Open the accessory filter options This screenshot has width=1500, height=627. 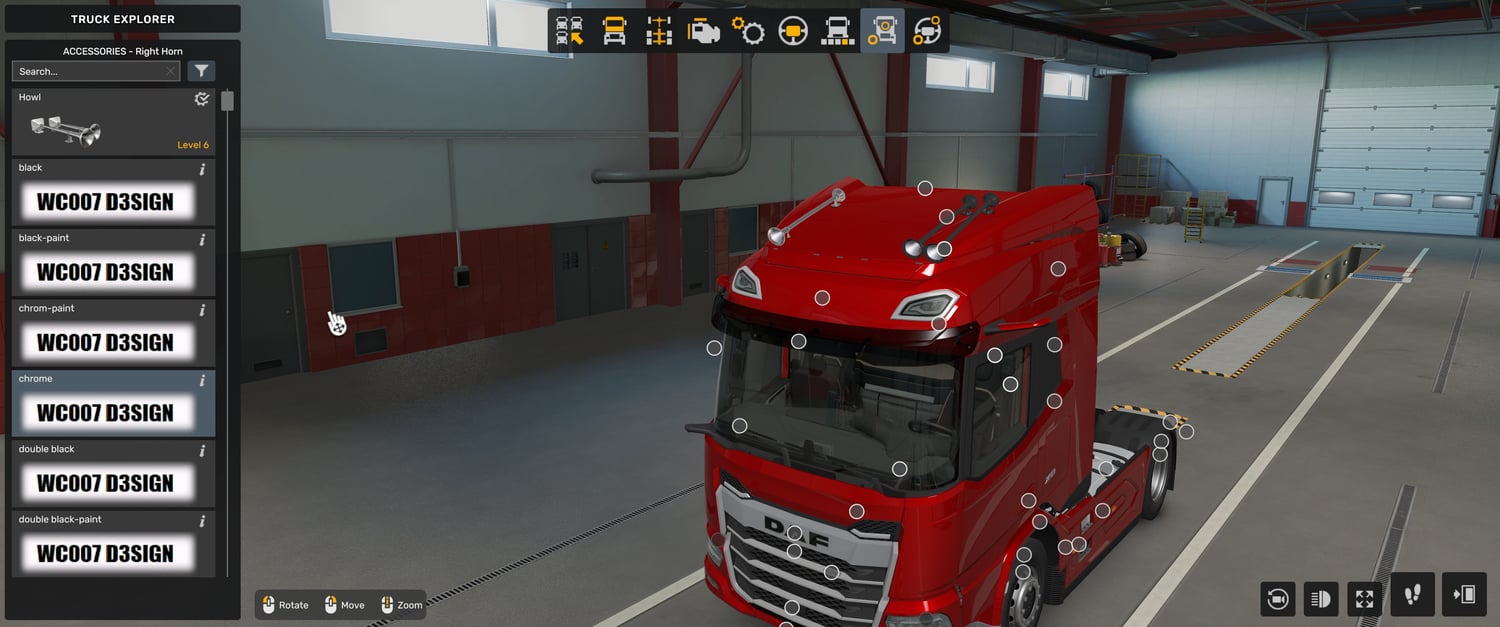coord(202,71)
